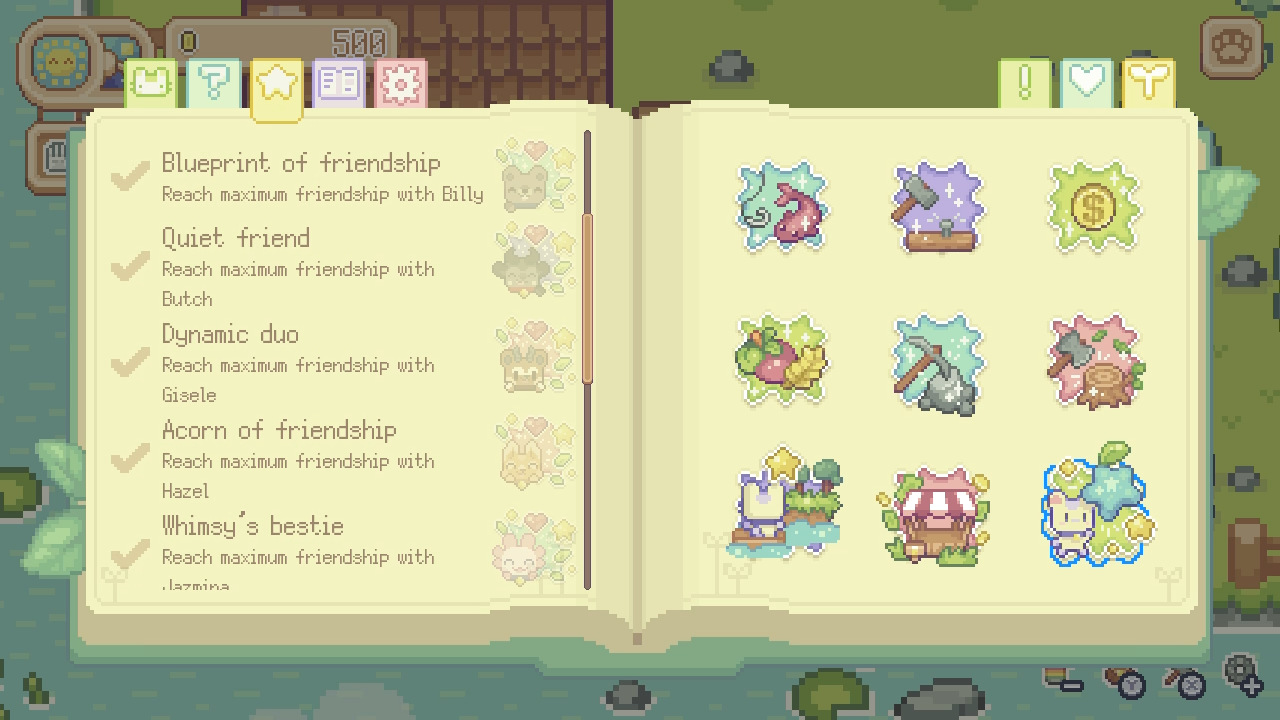Open the heart friendship tab

point(1087,81)
